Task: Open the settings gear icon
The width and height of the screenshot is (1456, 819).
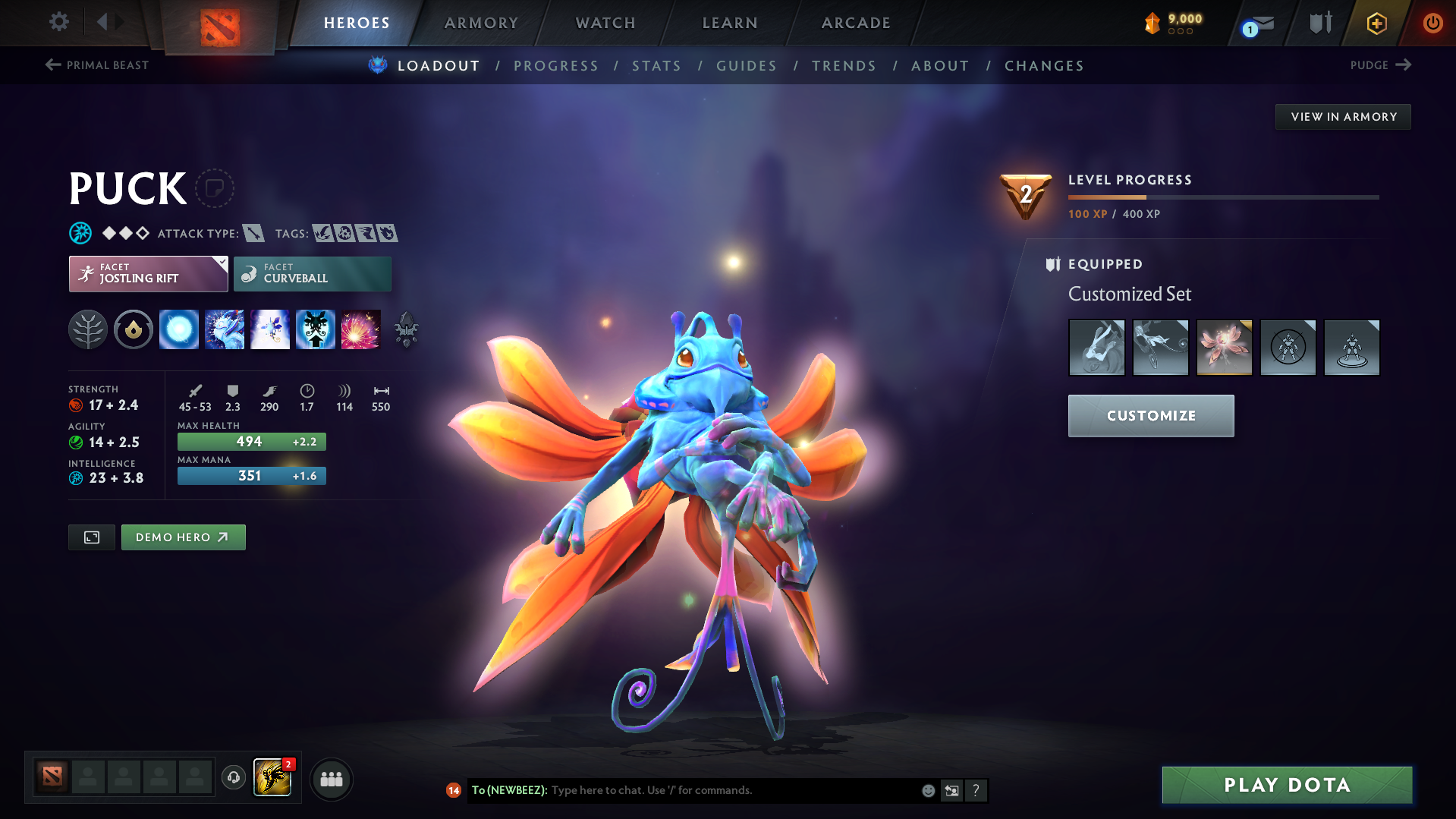Action: (58, 22)
